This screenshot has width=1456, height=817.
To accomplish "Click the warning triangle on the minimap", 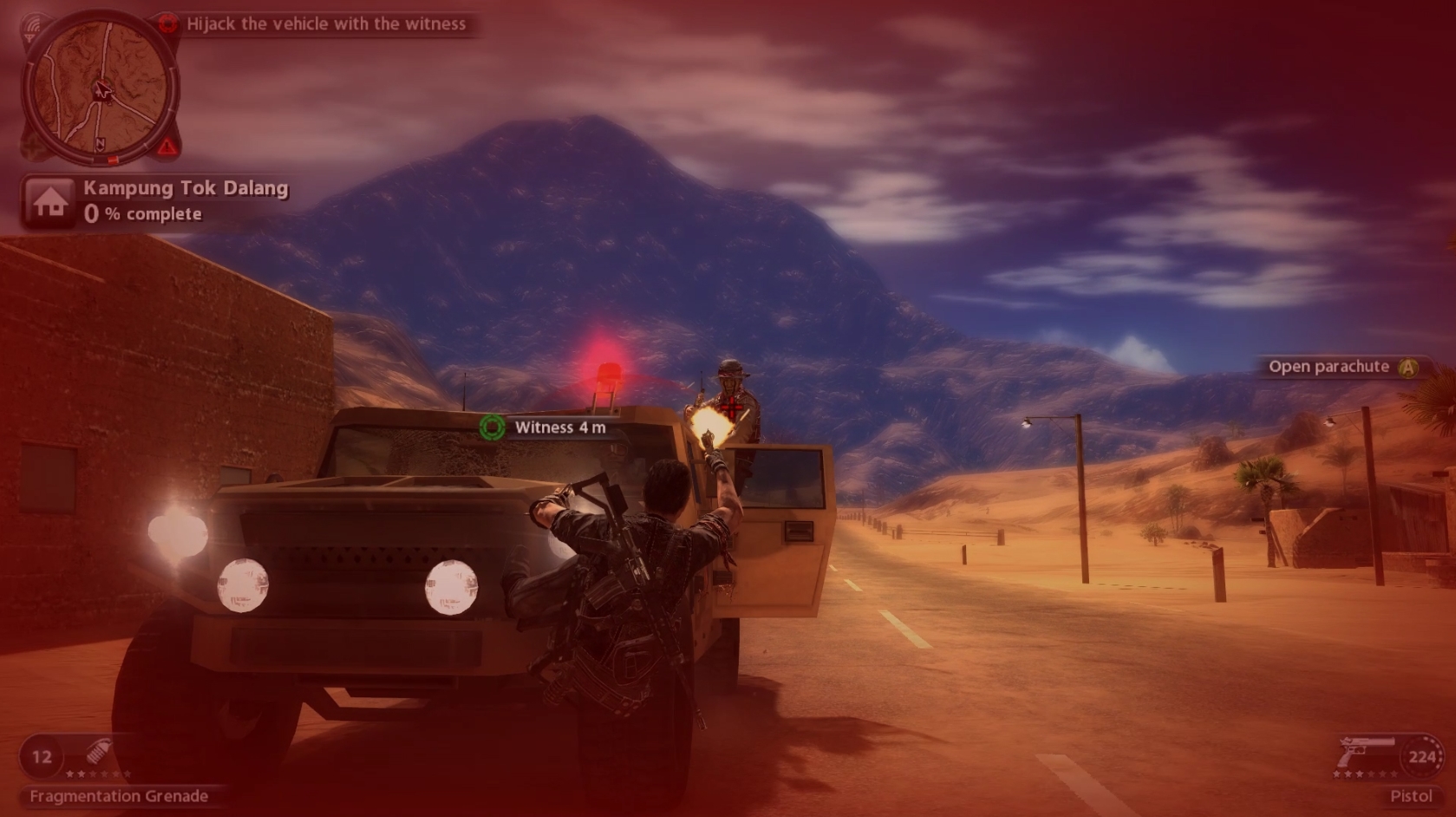I will [x=166, y=147].
